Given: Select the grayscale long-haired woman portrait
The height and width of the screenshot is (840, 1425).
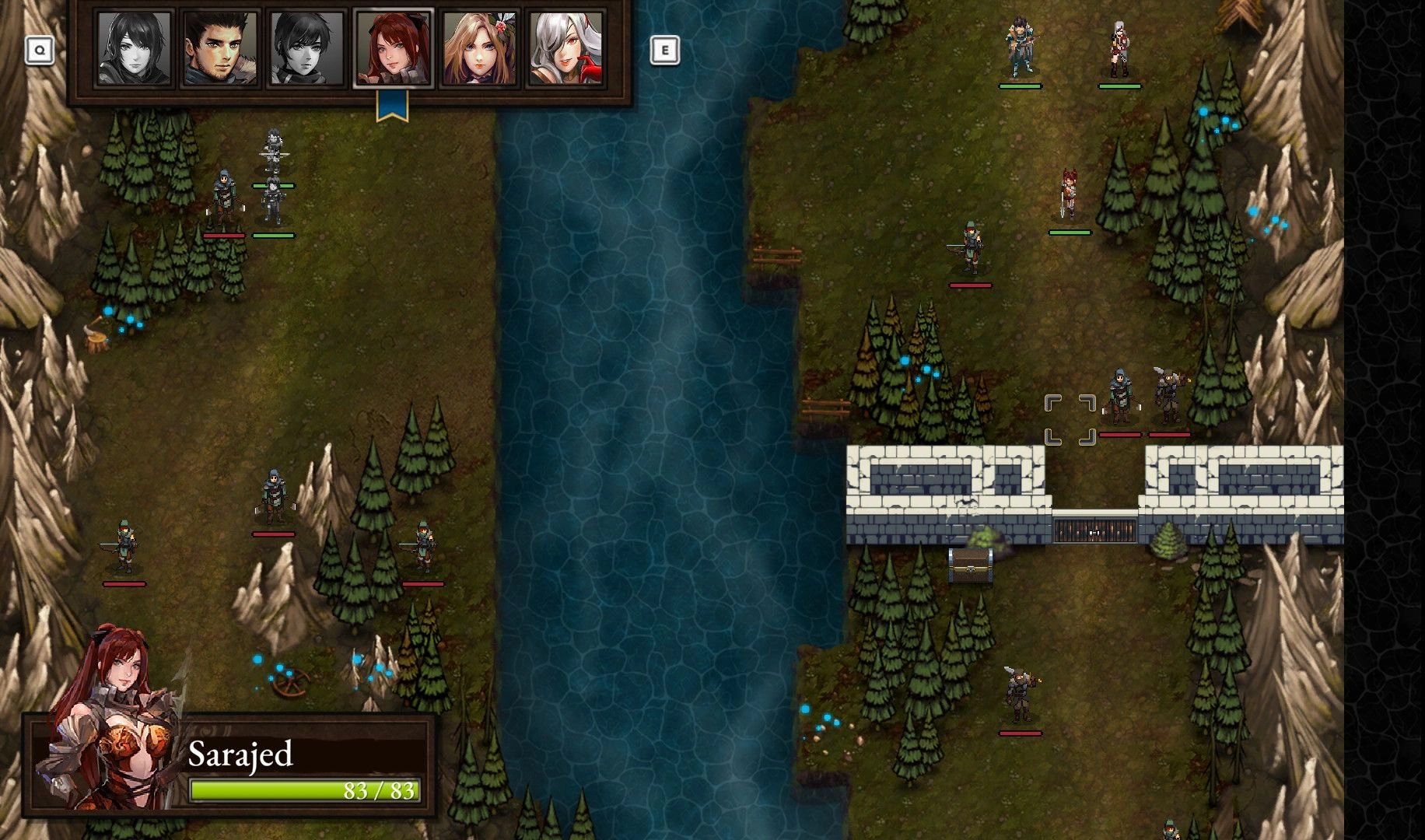Looking at the screenshot, I should click(x=133, y=48).
